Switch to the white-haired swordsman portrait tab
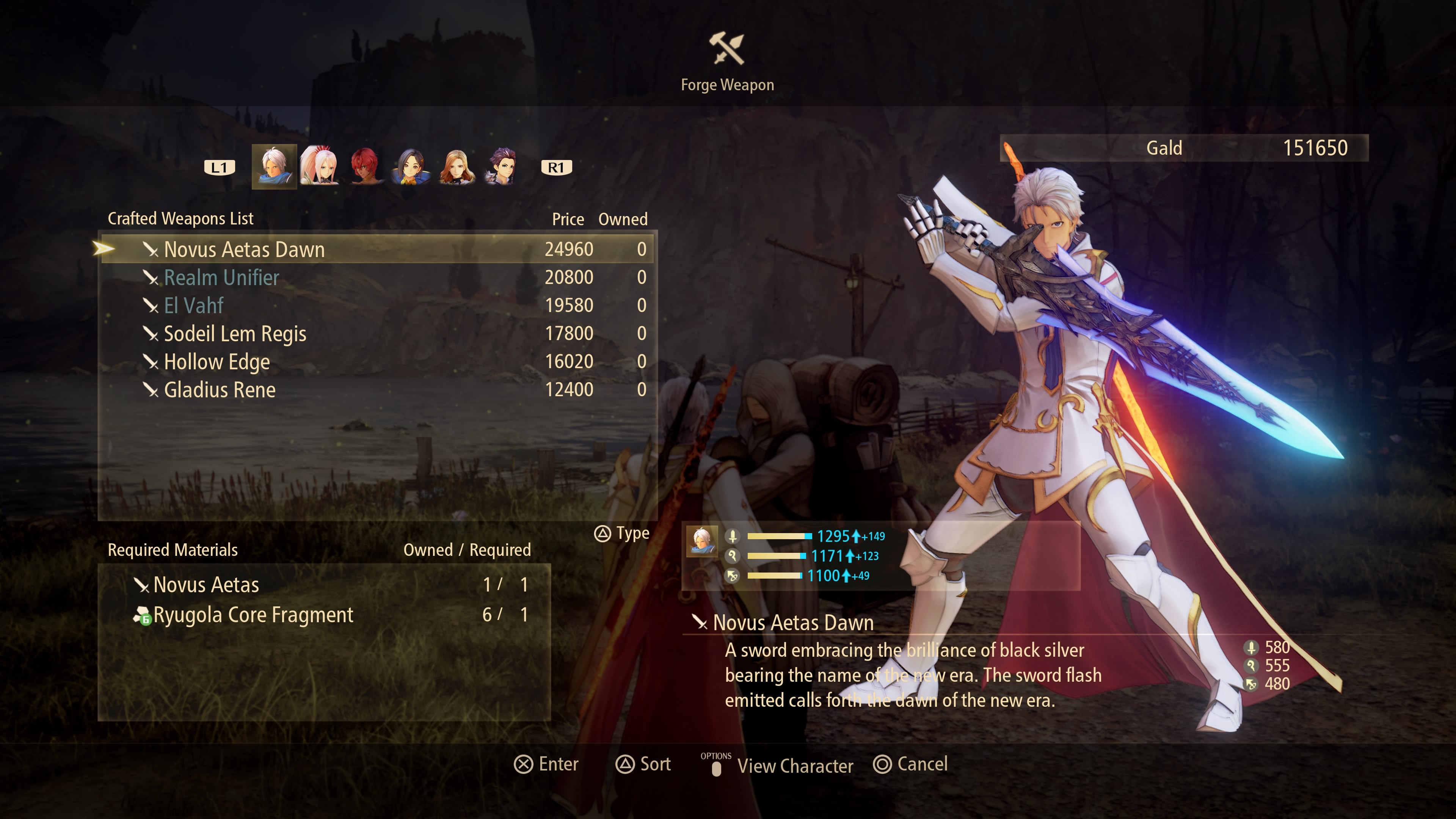This screenshot has width=1456, height=819. point(274,167)
